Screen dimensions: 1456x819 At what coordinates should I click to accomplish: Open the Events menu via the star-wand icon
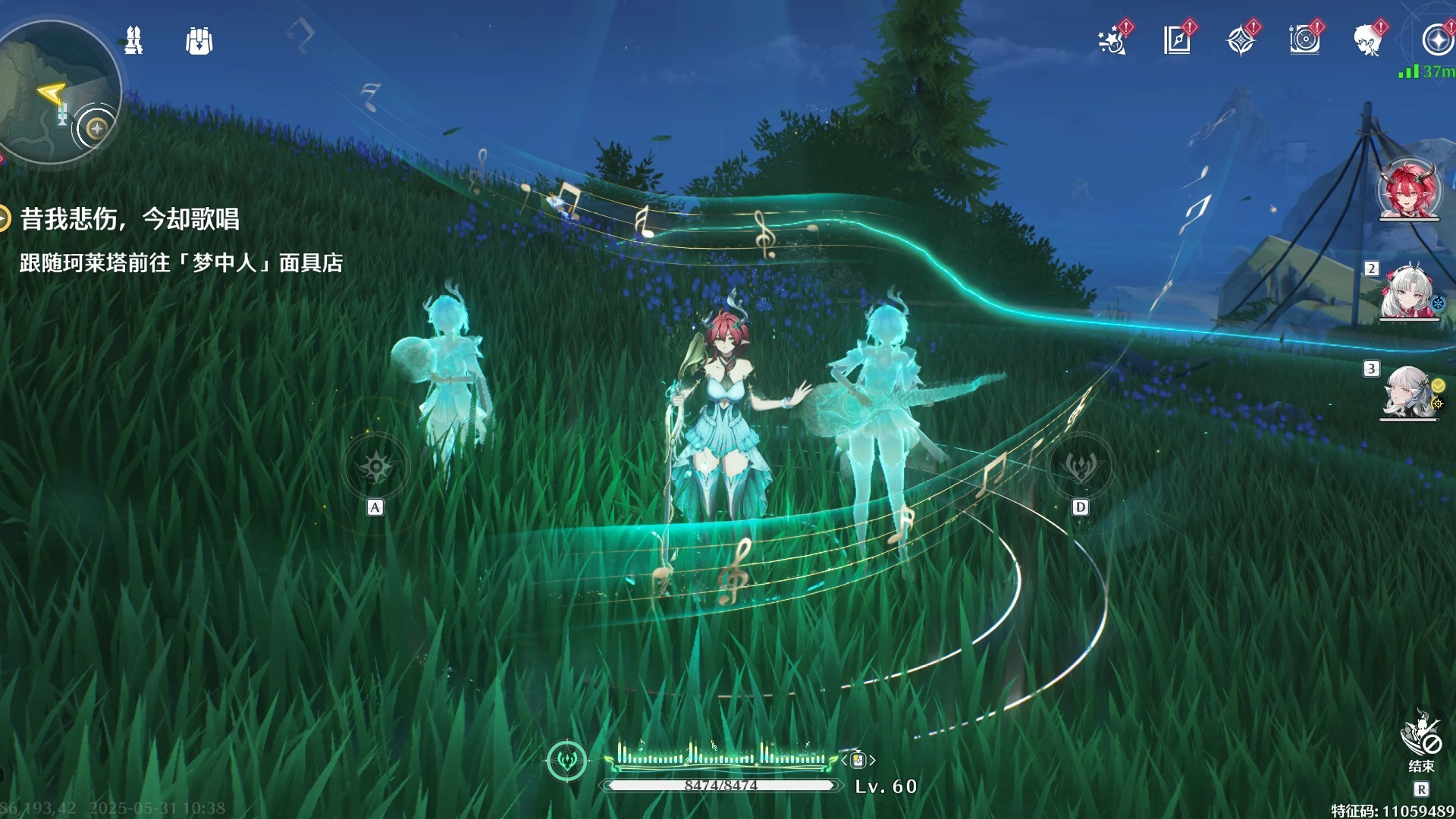tap(1109, 42)
